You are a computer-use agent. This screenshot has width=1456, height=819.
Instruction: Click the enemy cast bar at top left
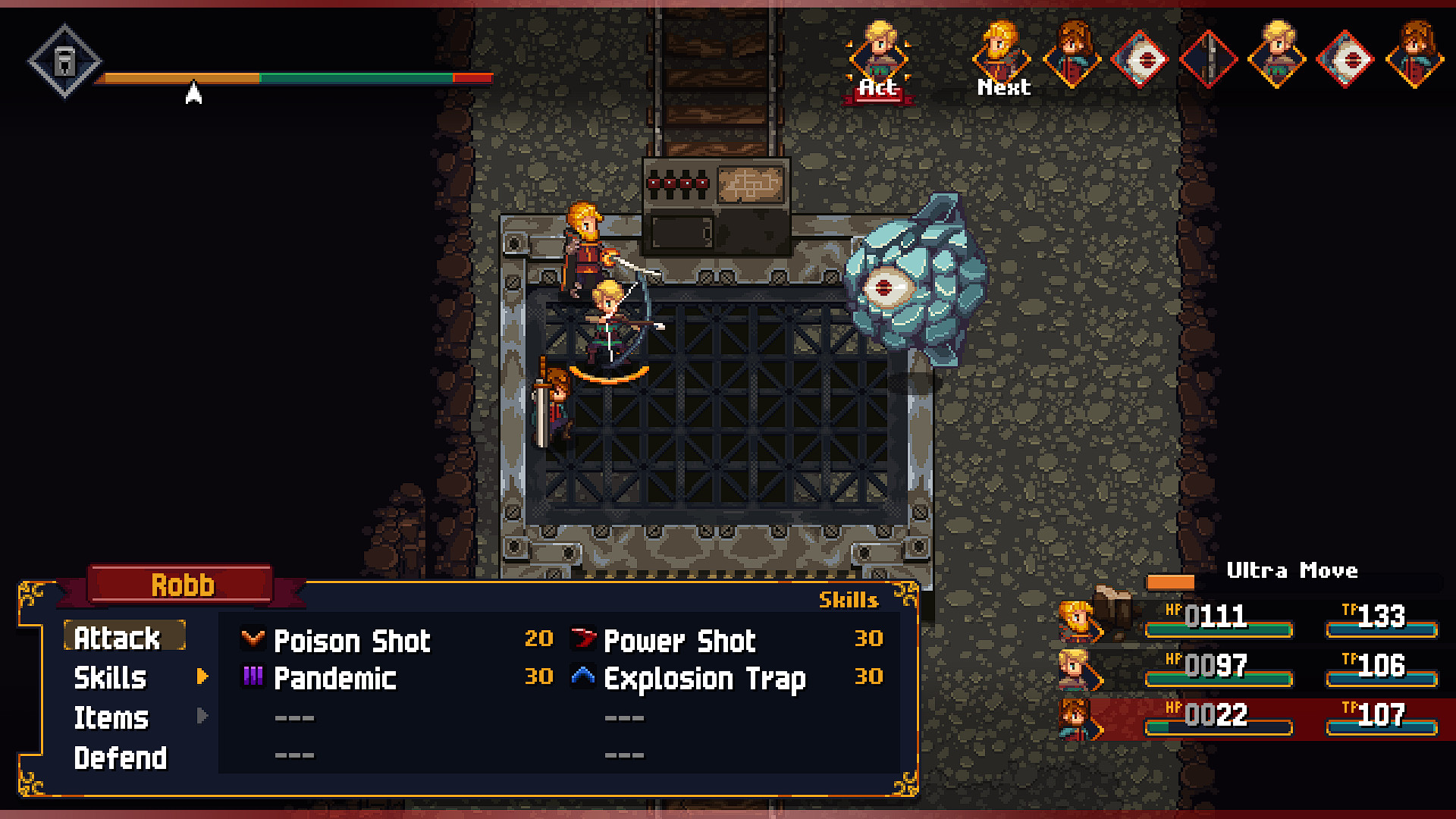296,77
